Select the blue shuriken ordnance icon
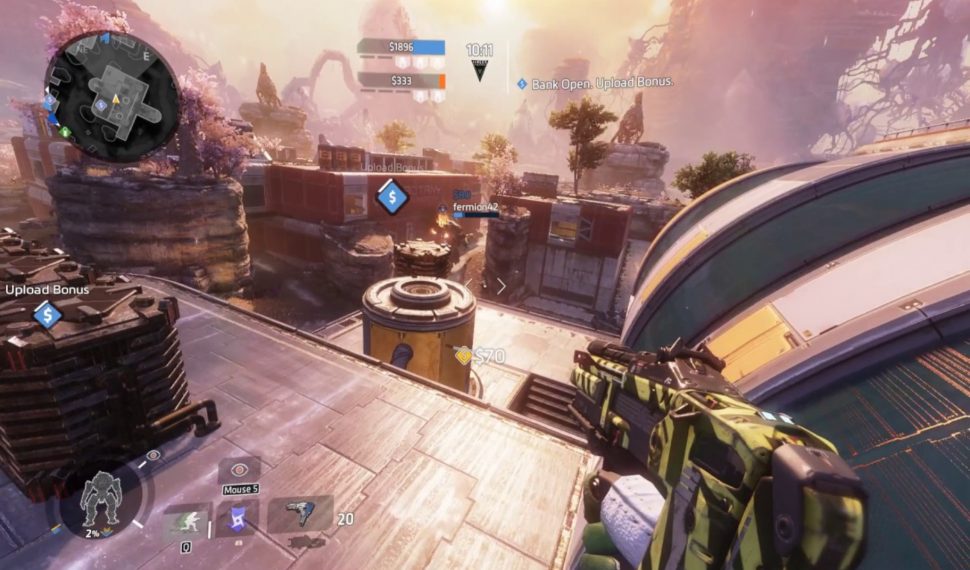 pos(240,517)
